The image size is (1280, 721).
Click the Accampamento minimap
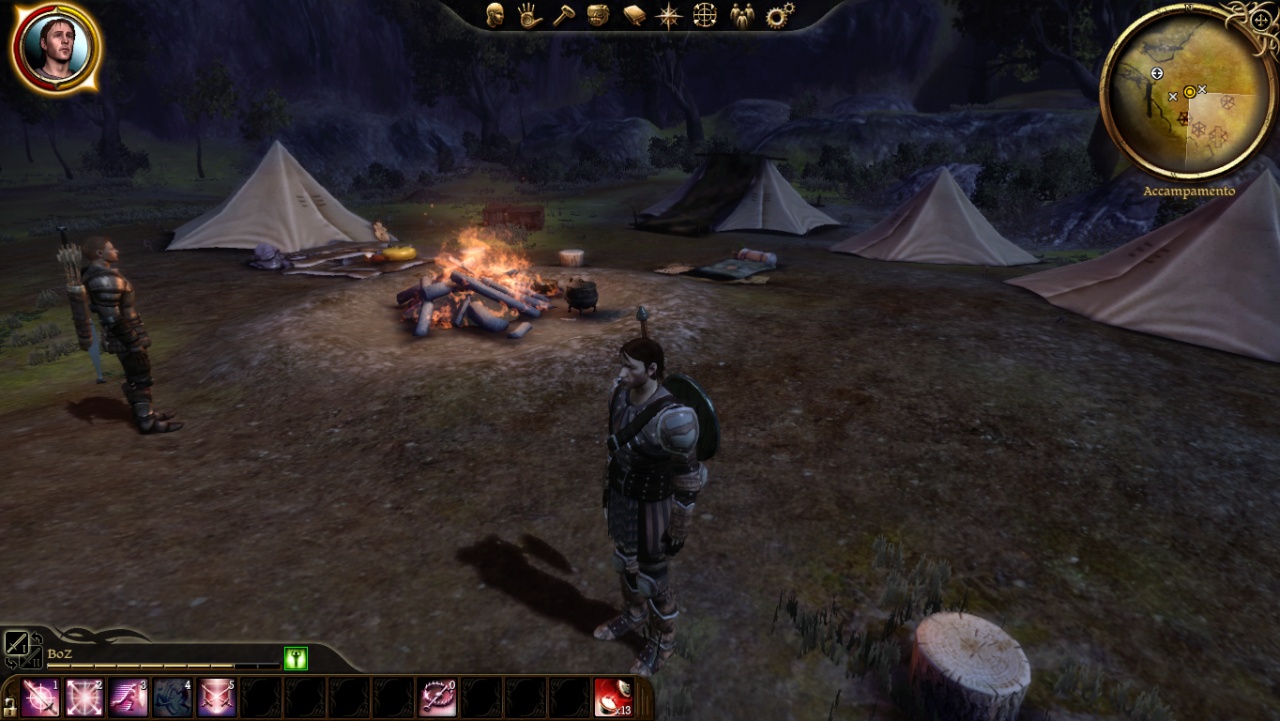click(x=1188, y=95)
